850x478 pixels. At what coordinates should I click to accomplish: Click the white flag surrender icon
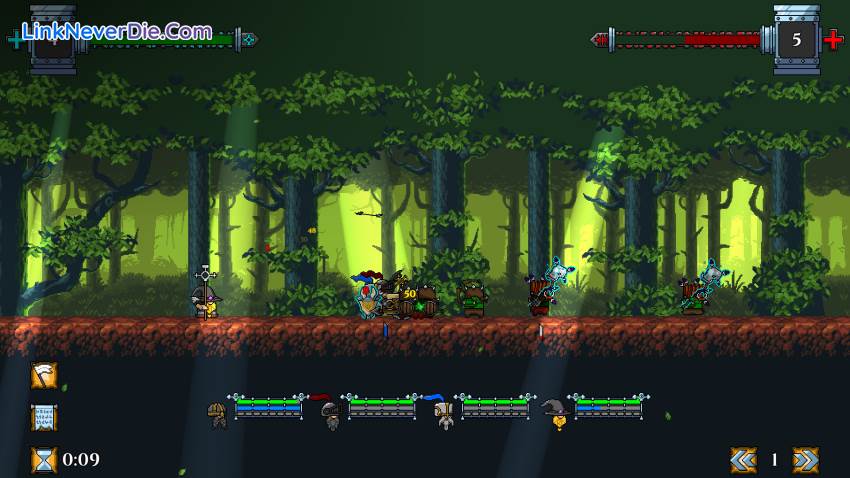[44, 375]
